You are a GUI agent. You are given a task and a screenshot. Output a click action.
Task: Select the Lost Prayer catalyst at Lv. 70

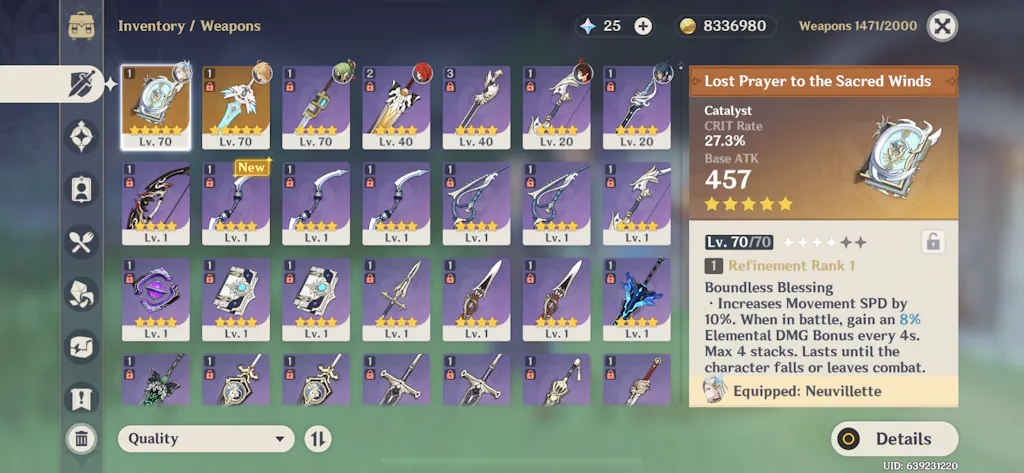156,107
